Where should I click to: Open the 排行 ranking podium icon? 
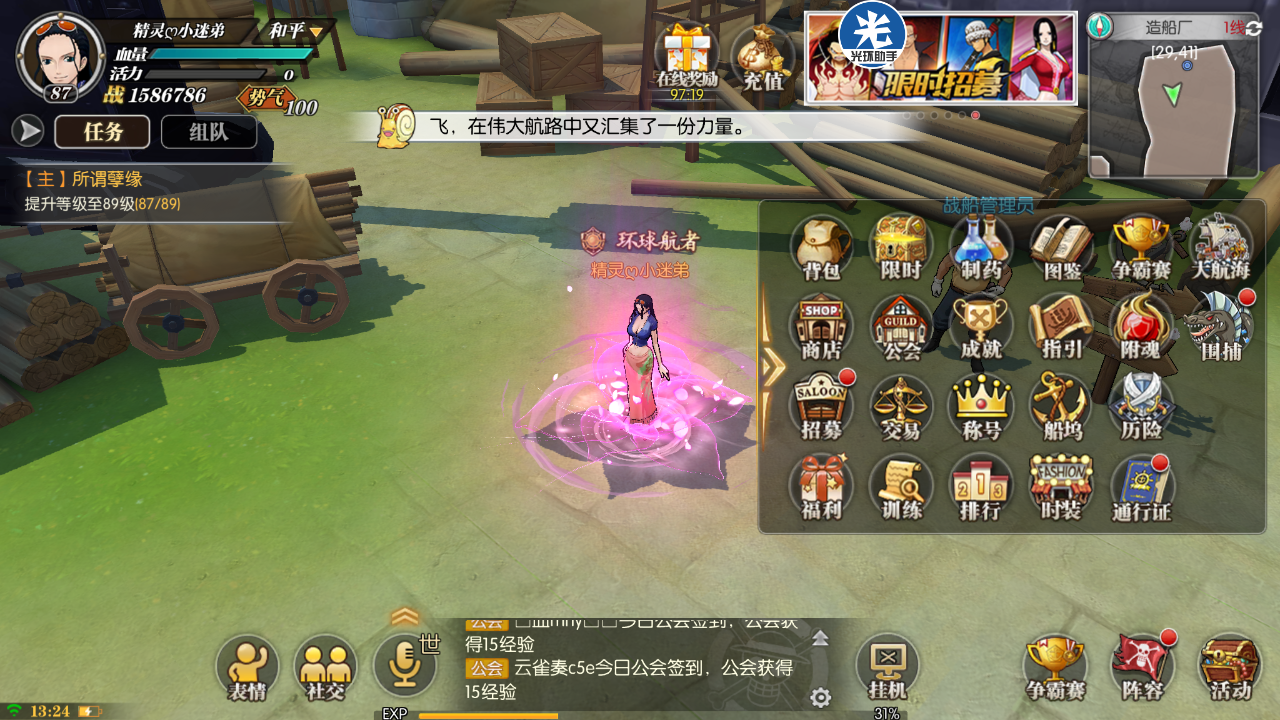(x=981, y=486)
